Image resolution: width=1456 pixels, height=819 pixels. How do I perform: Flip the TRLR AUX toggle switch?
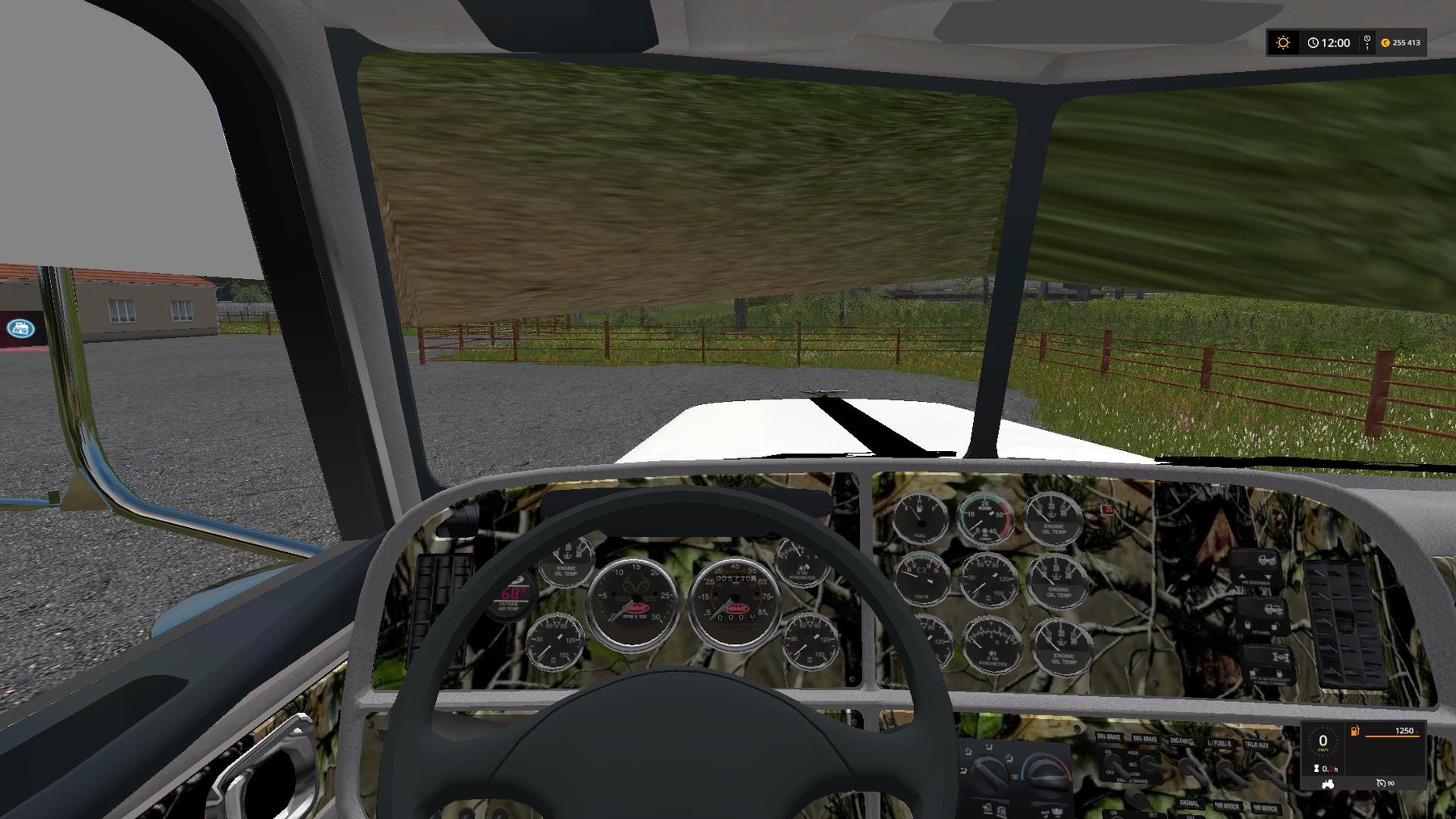tap(1266, 771)
